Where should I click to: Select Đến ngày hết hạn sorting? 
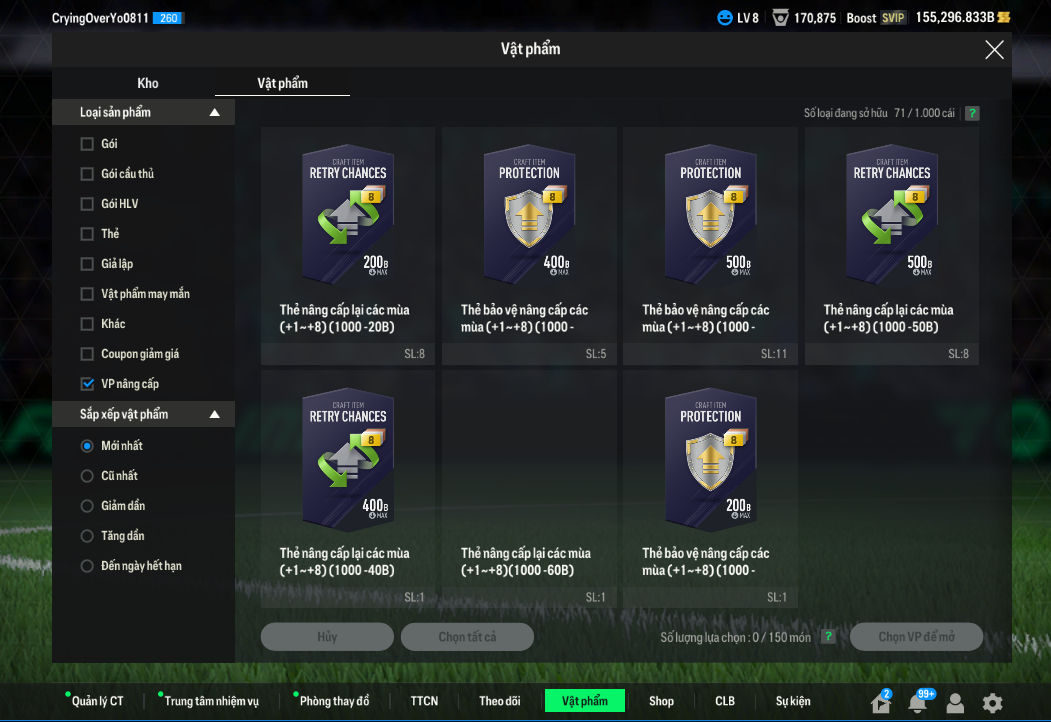pyautogui.click(x=87, y=566)
